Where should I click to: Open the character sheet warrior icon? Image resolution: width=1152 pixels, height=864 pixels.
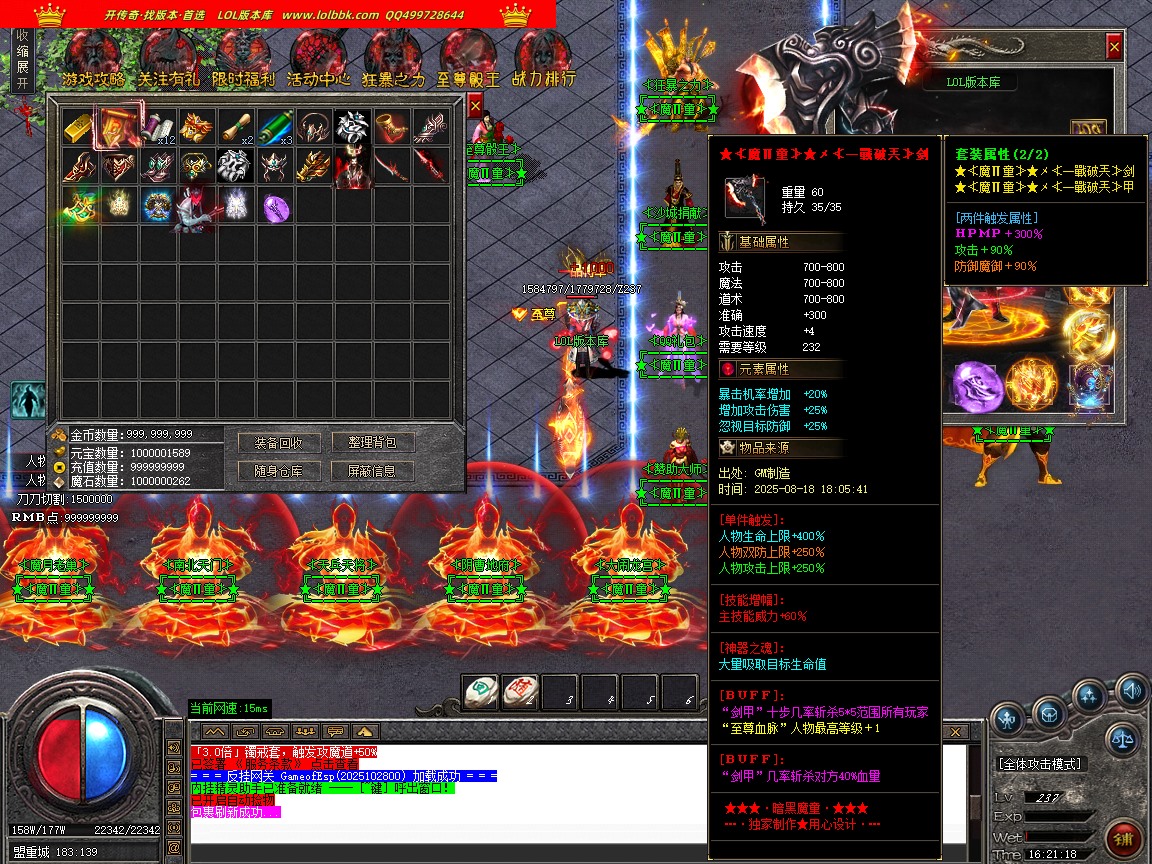click(28, 401)
